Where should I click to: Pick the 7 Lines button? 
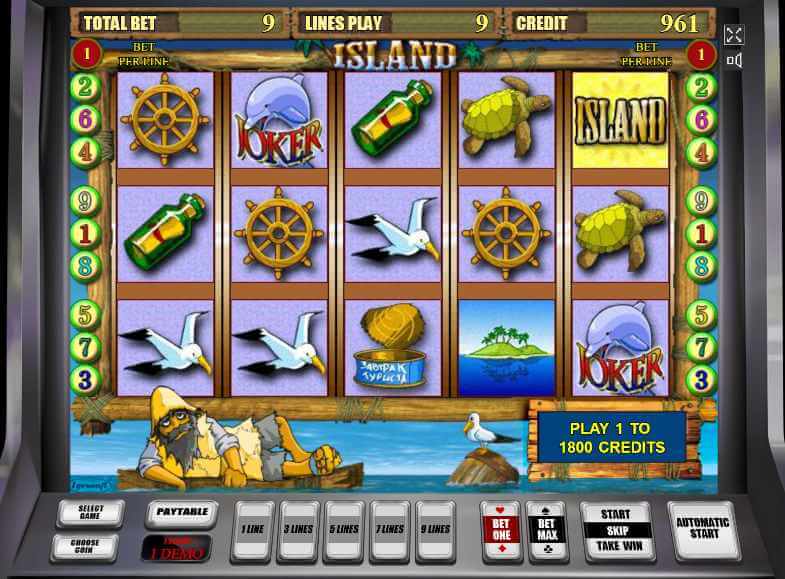(x=389, y=530)
